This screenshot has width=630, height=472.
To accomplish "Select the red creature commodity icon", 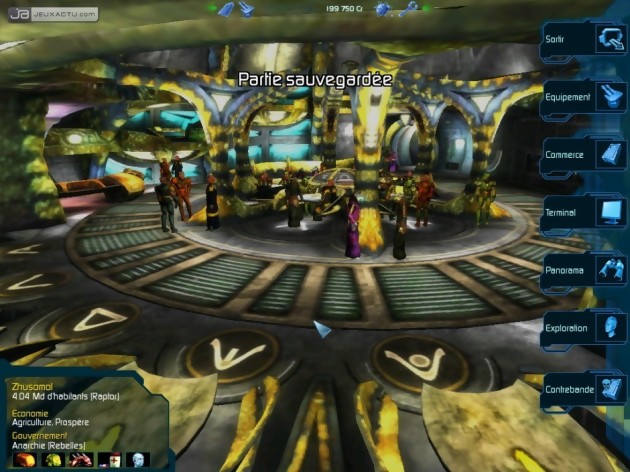I will (79, 460).
